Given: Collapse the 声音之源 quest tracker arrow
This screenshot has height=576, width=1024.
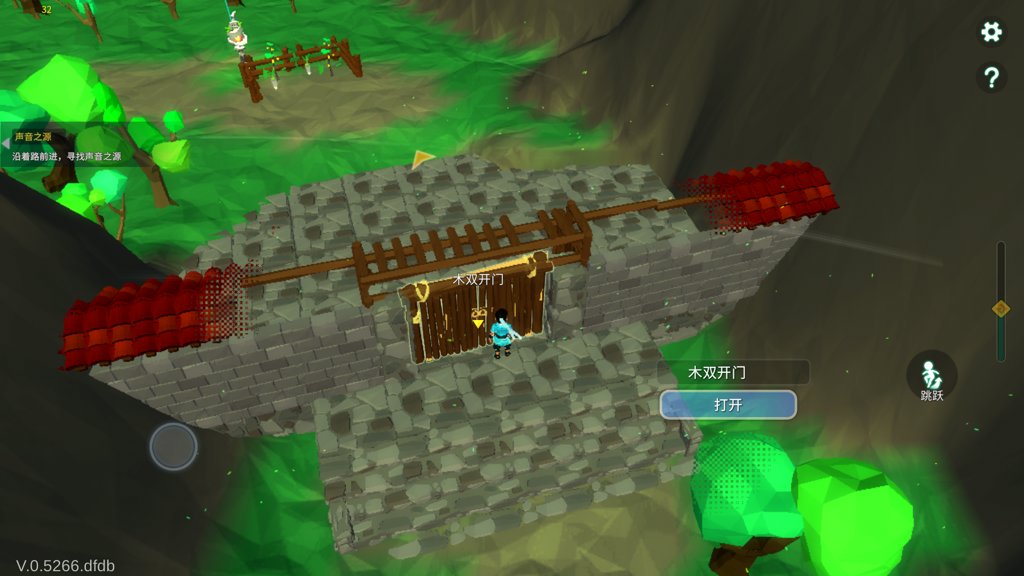Looking at the screenshot, I should [x=5, y=145].
